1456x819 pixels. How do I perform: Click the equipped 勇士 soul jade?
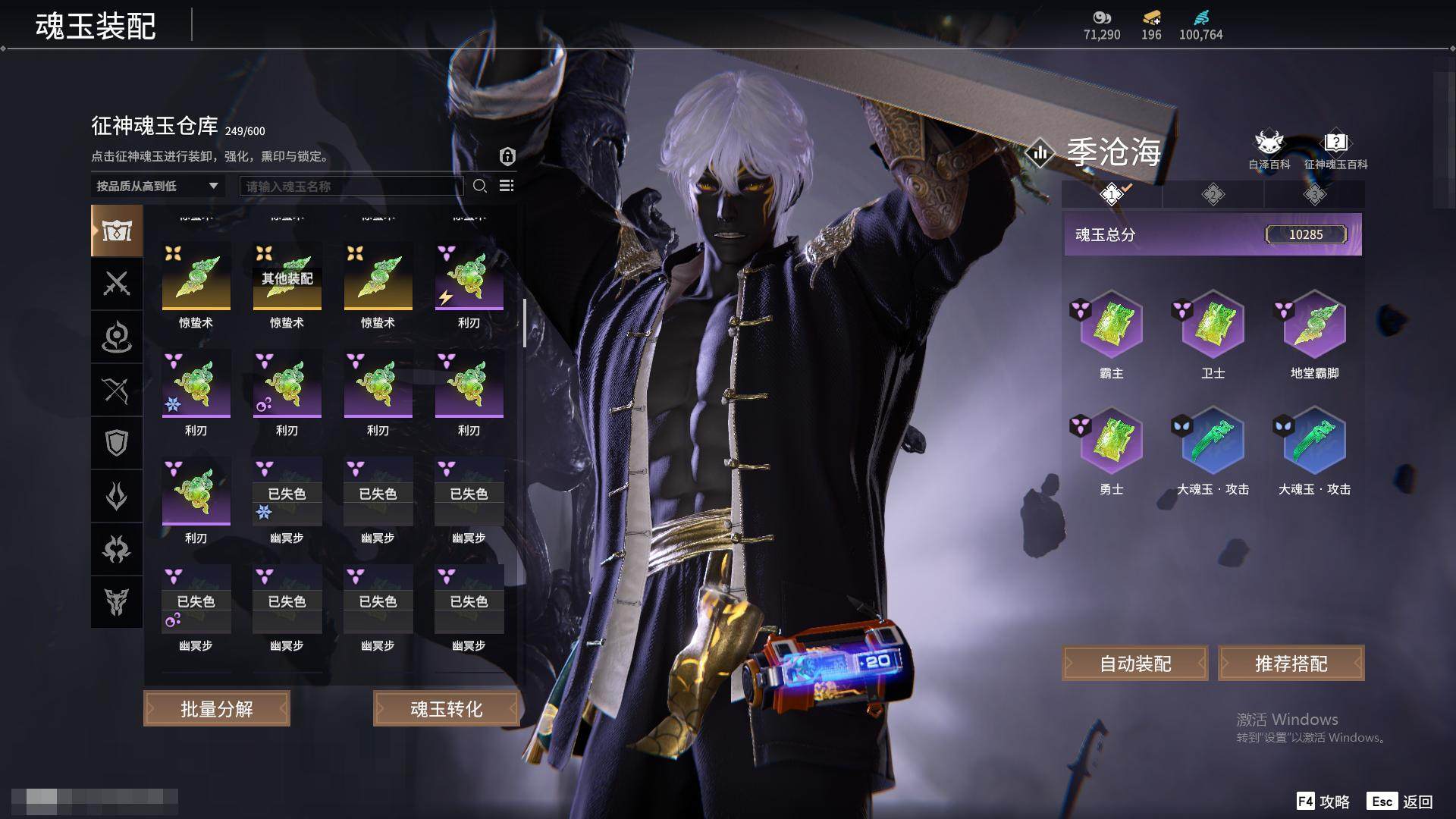pos(1112,441)
